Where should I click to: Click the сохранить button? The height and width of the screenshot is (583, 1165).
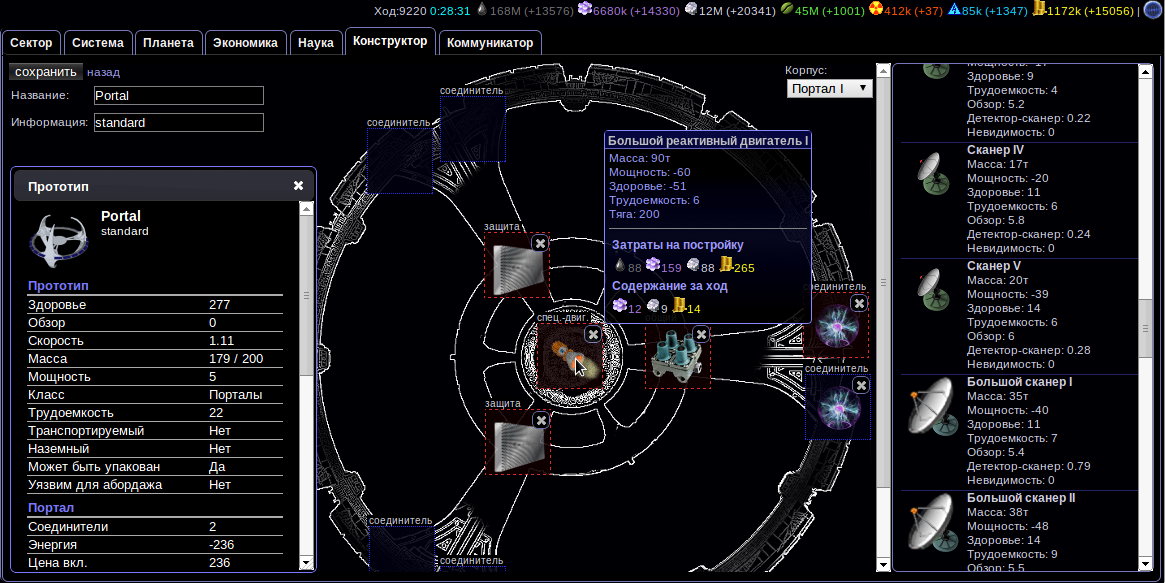tap(46, 72)
